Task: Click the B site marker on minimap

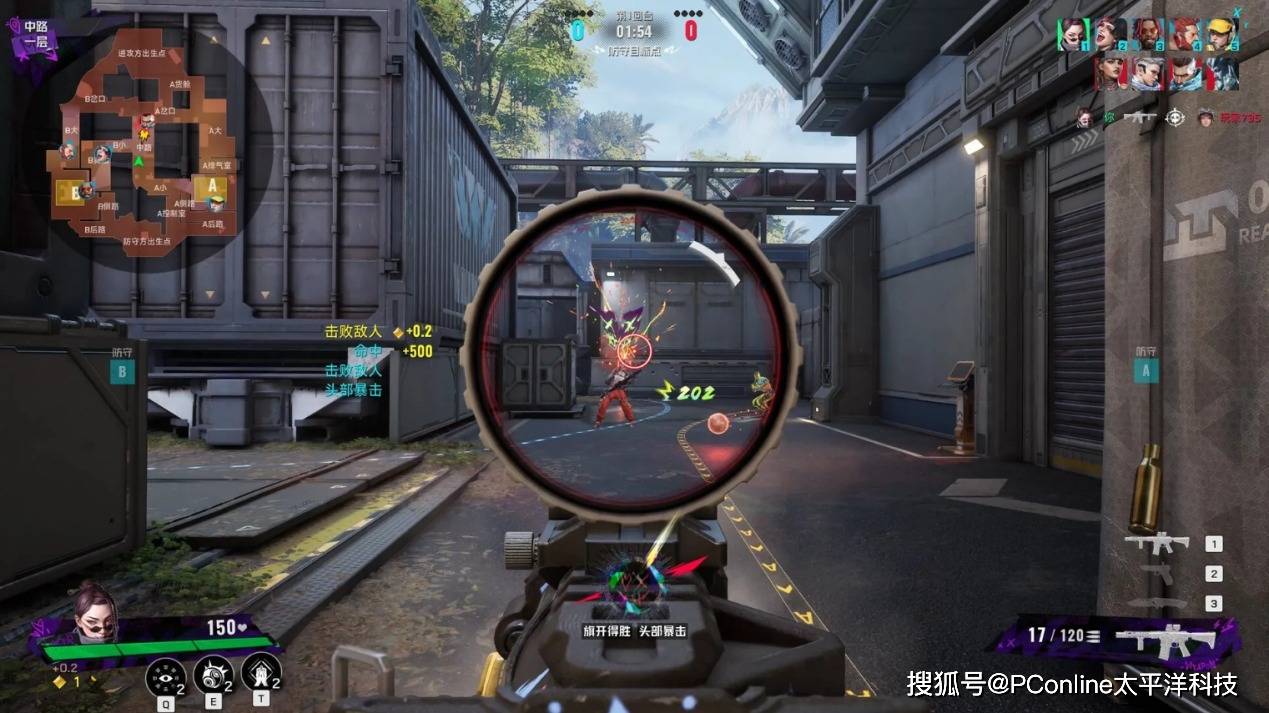Action: [x=75, y=192]
